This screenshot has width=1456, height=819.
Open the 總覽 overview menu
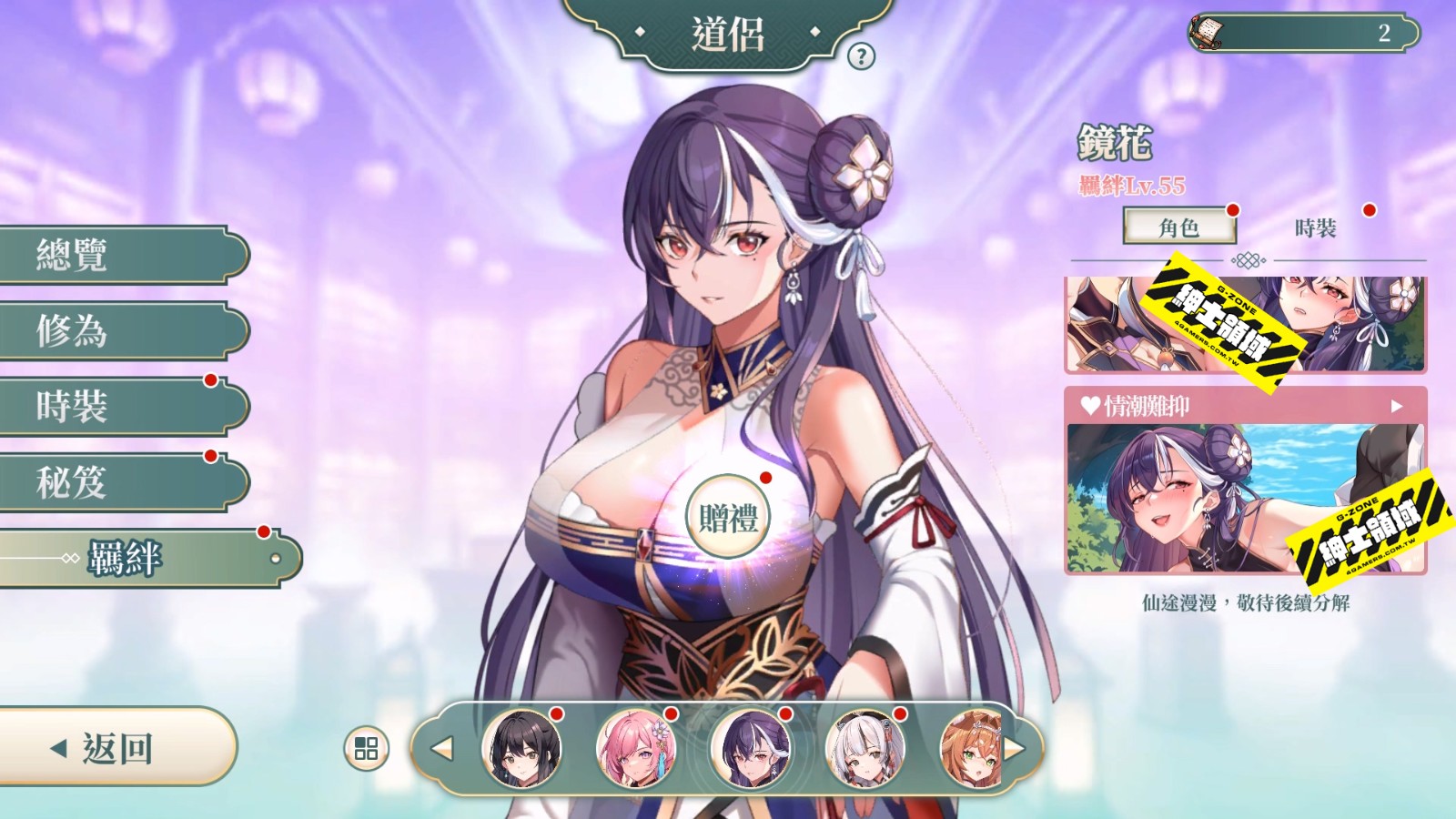tap(118, 255)
